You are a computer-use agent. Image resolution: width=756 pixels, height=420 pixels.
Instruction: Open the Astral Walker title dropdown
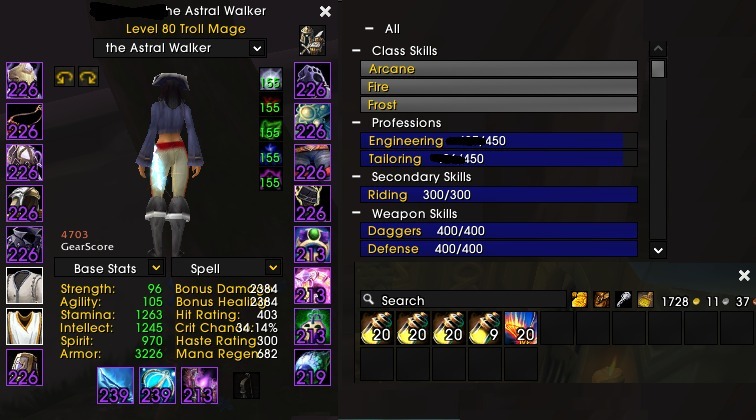257,48
